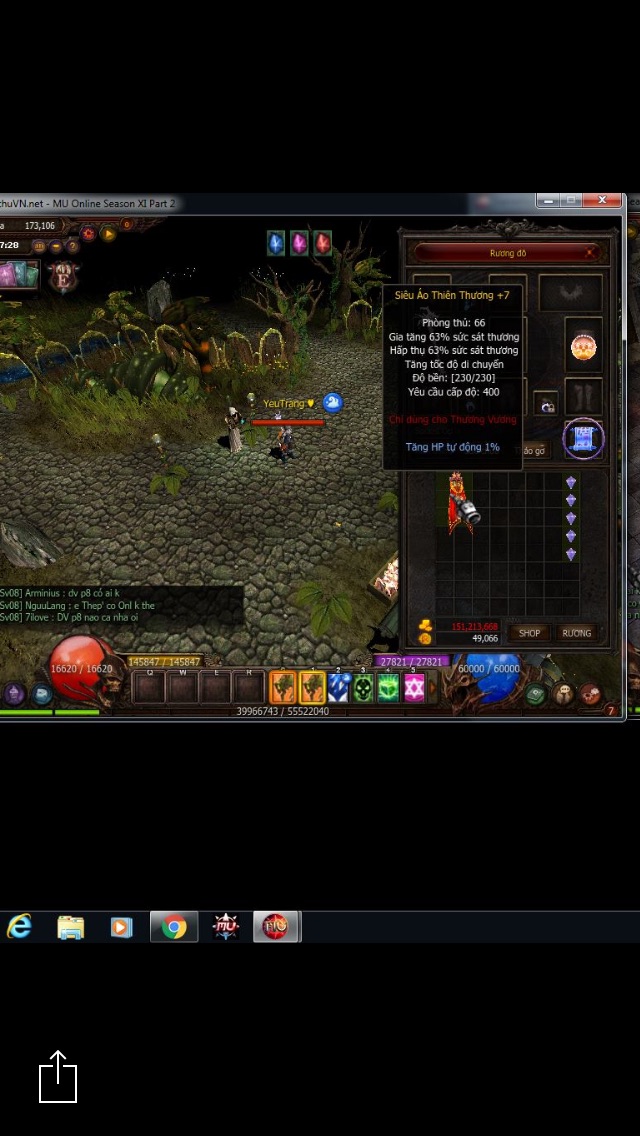Open the card deck icon
Screen dimensions: 640x1136
[18, 273]
